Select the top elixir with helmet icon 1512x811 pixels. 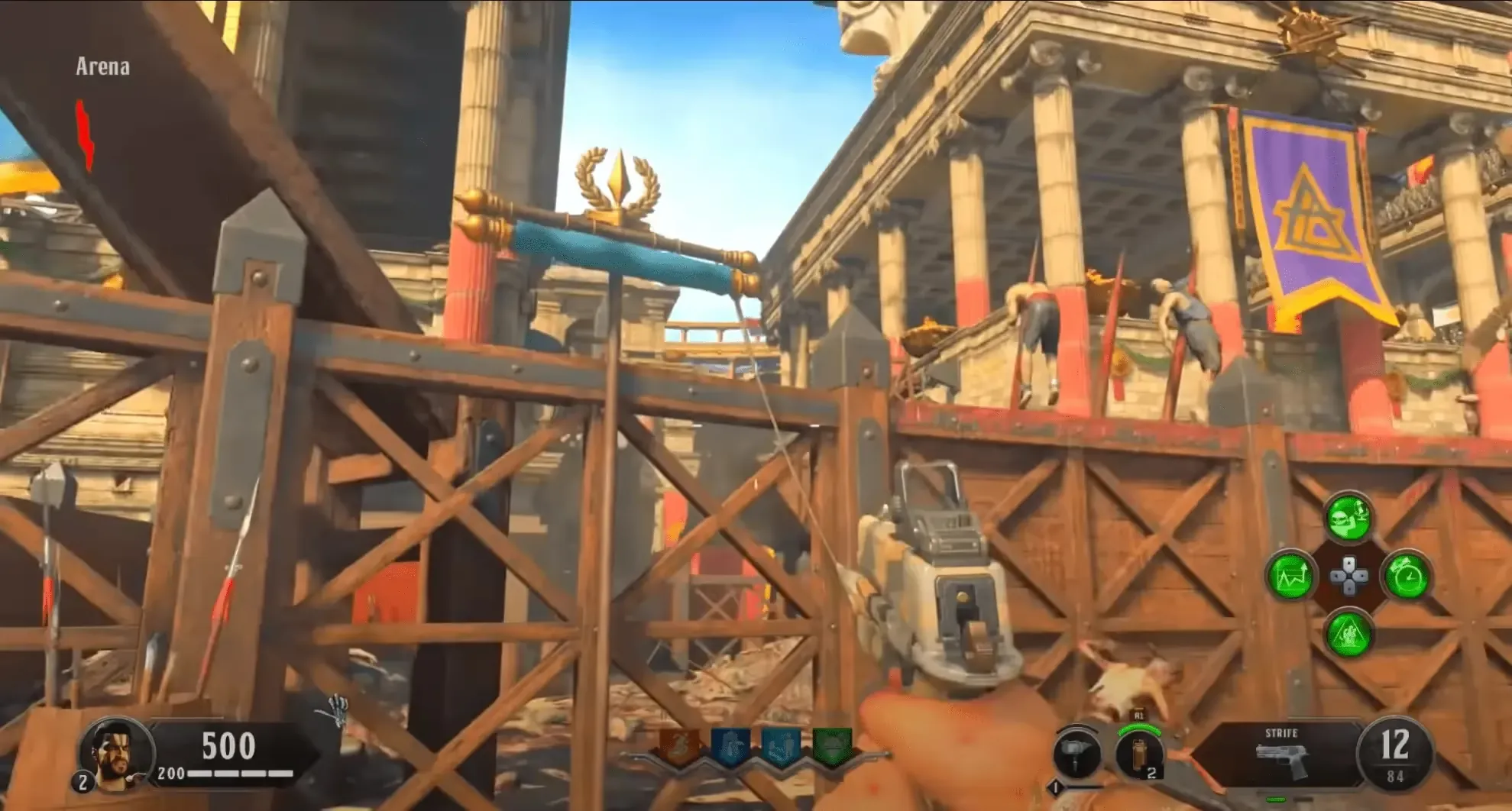pyautogui.click(x=1348, y=517)
